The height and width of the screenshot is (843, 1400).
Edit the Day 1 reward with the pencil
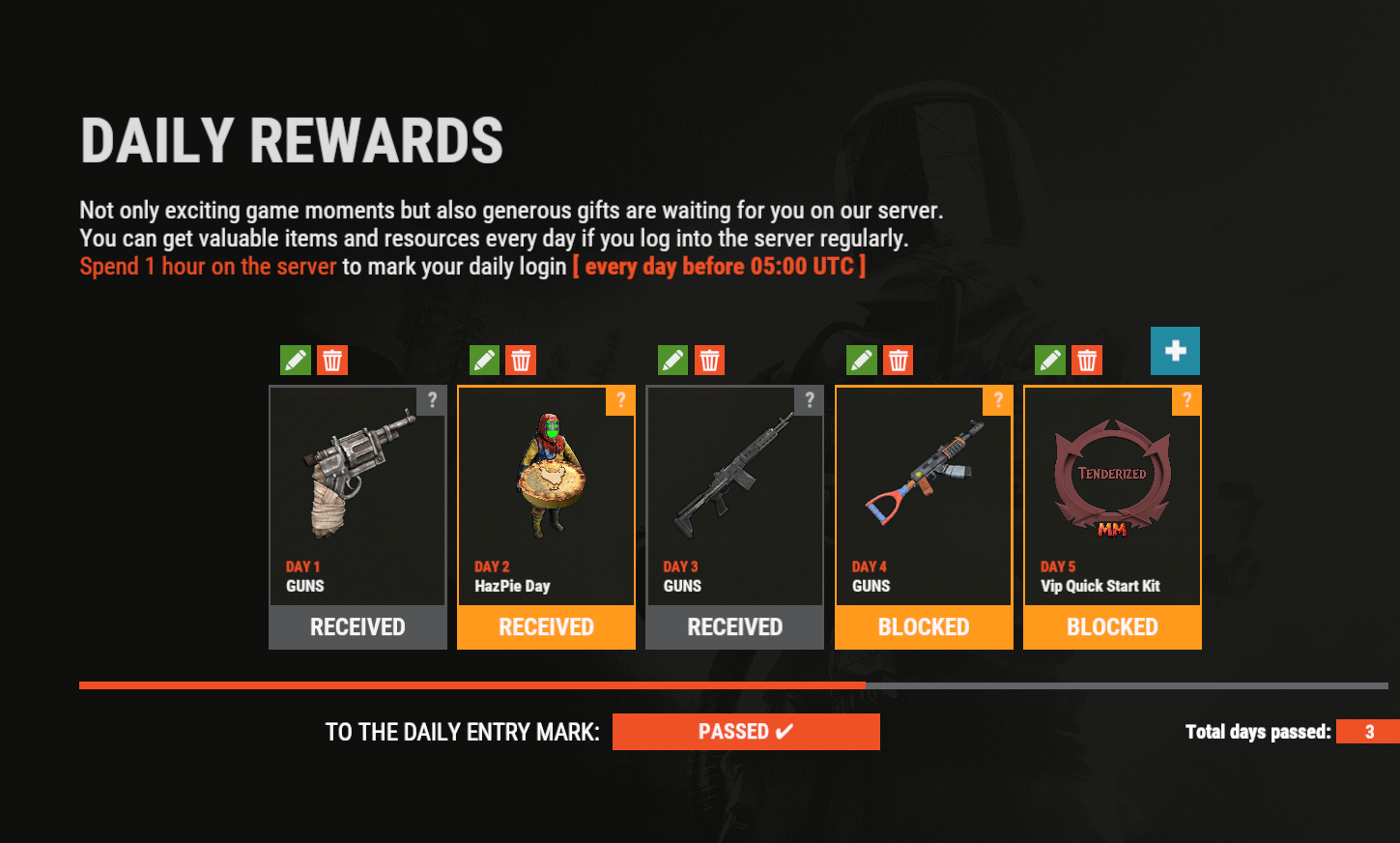(x=296, y=361)
